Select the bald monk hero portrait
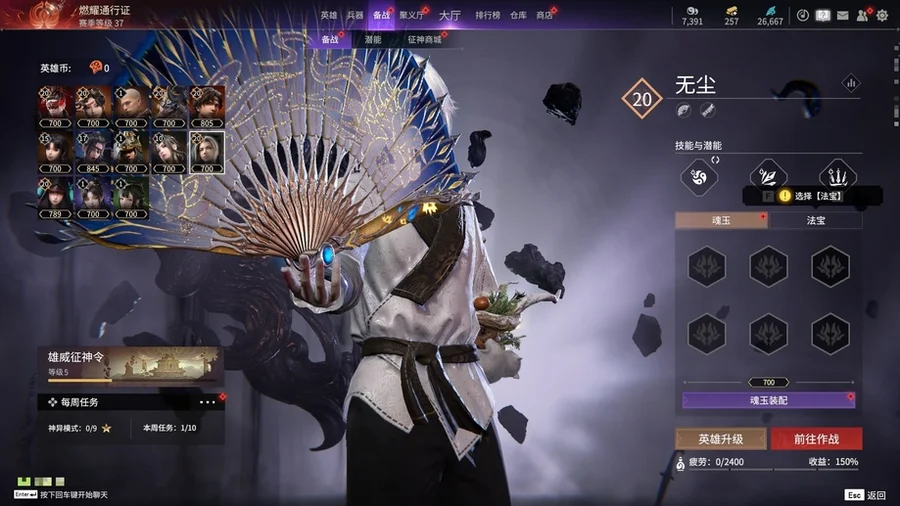The height and width of the screenshot is (506, 900). tap(131, 102)
